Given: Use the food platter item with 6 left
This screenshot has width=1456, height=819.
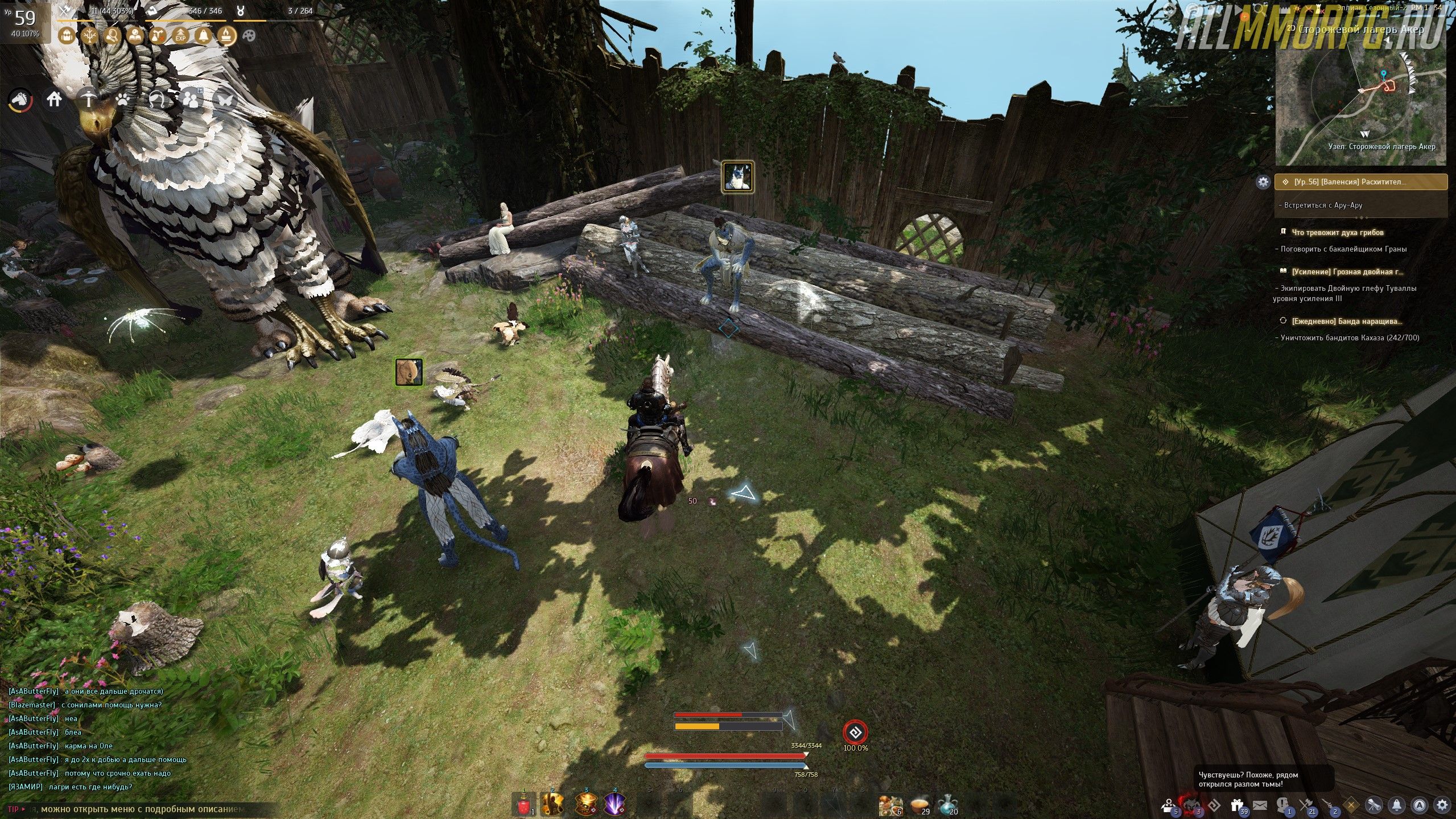Looking at the screenshot, I should tap(889, 805).
